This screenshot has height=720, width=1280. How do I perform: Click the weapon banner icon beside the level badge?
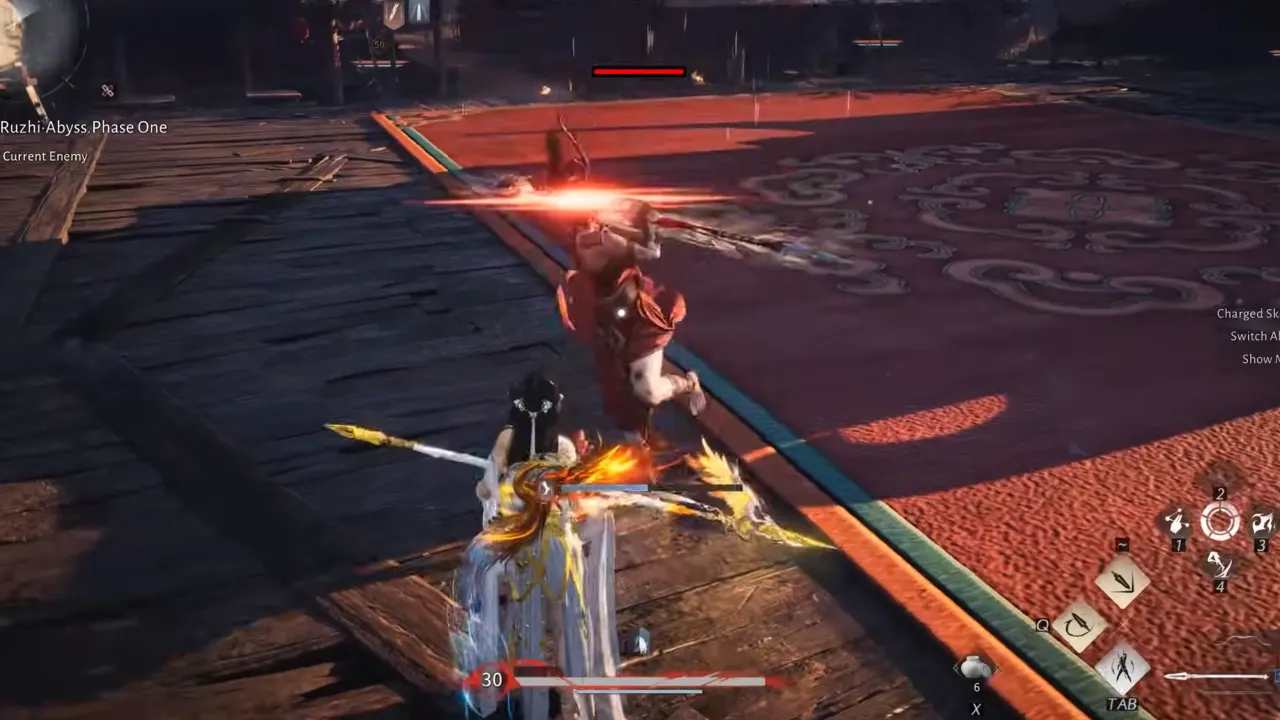tap(394, 13)
